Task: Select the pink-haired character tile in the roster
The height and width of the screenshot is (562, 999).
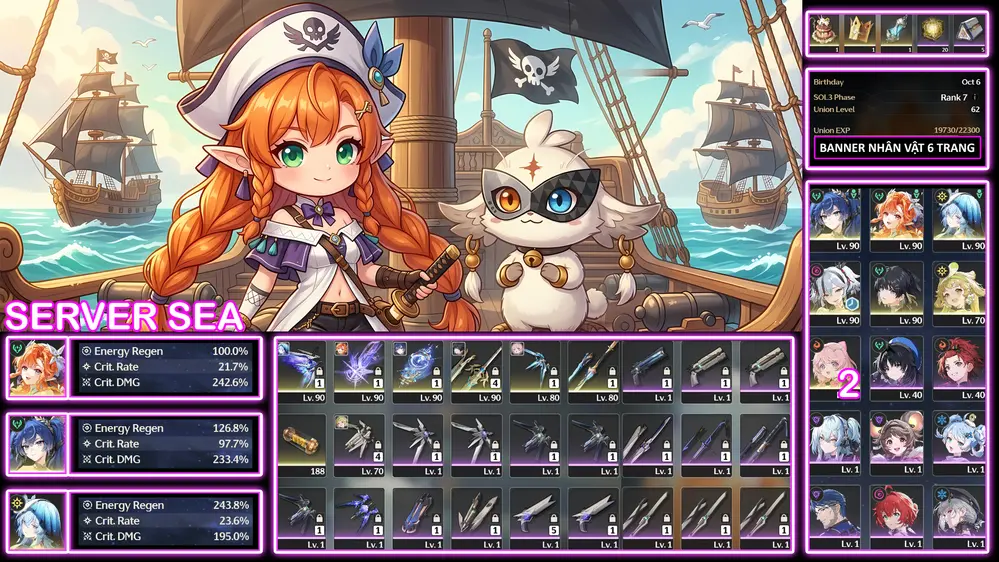Action: [x=835, y=366]
